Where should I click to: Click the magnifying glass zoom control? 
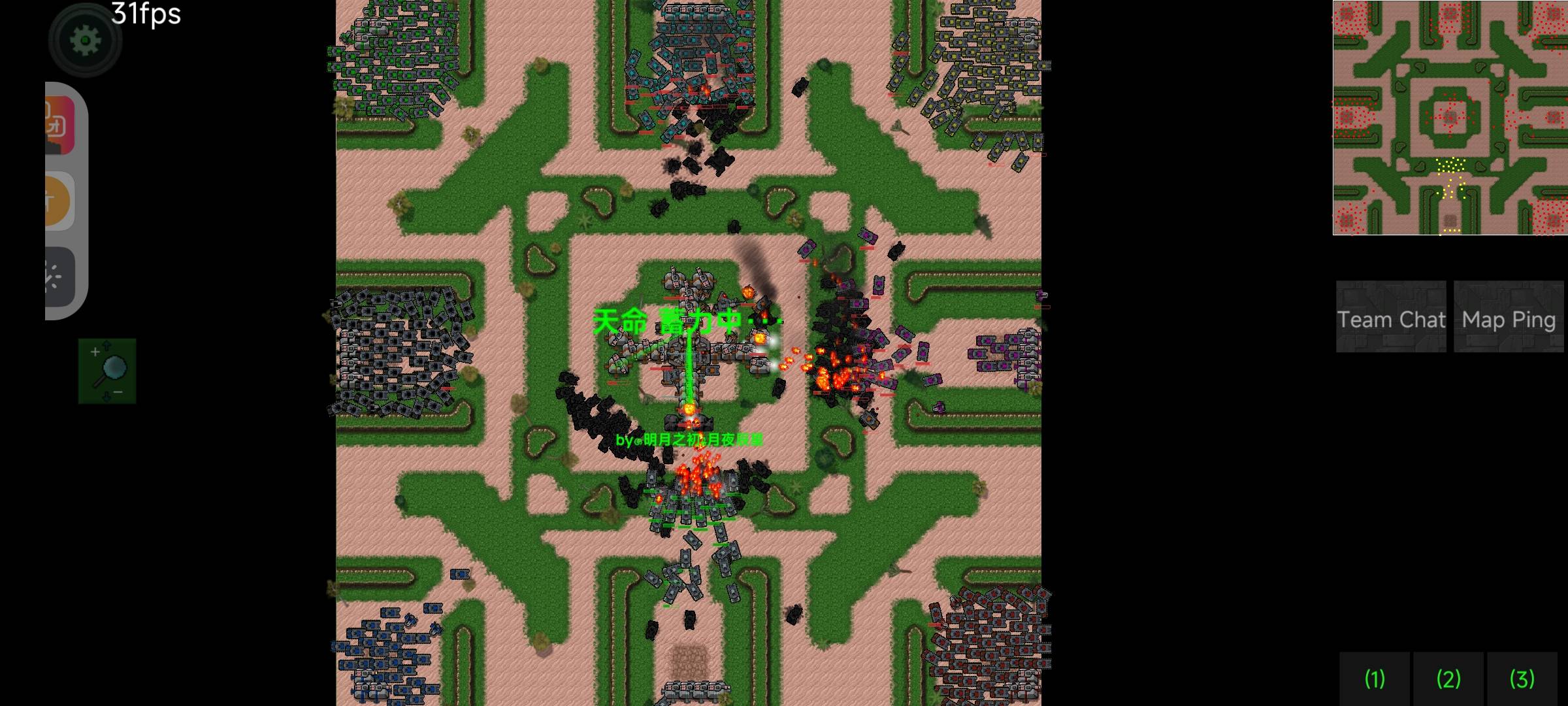coord(107,371)
